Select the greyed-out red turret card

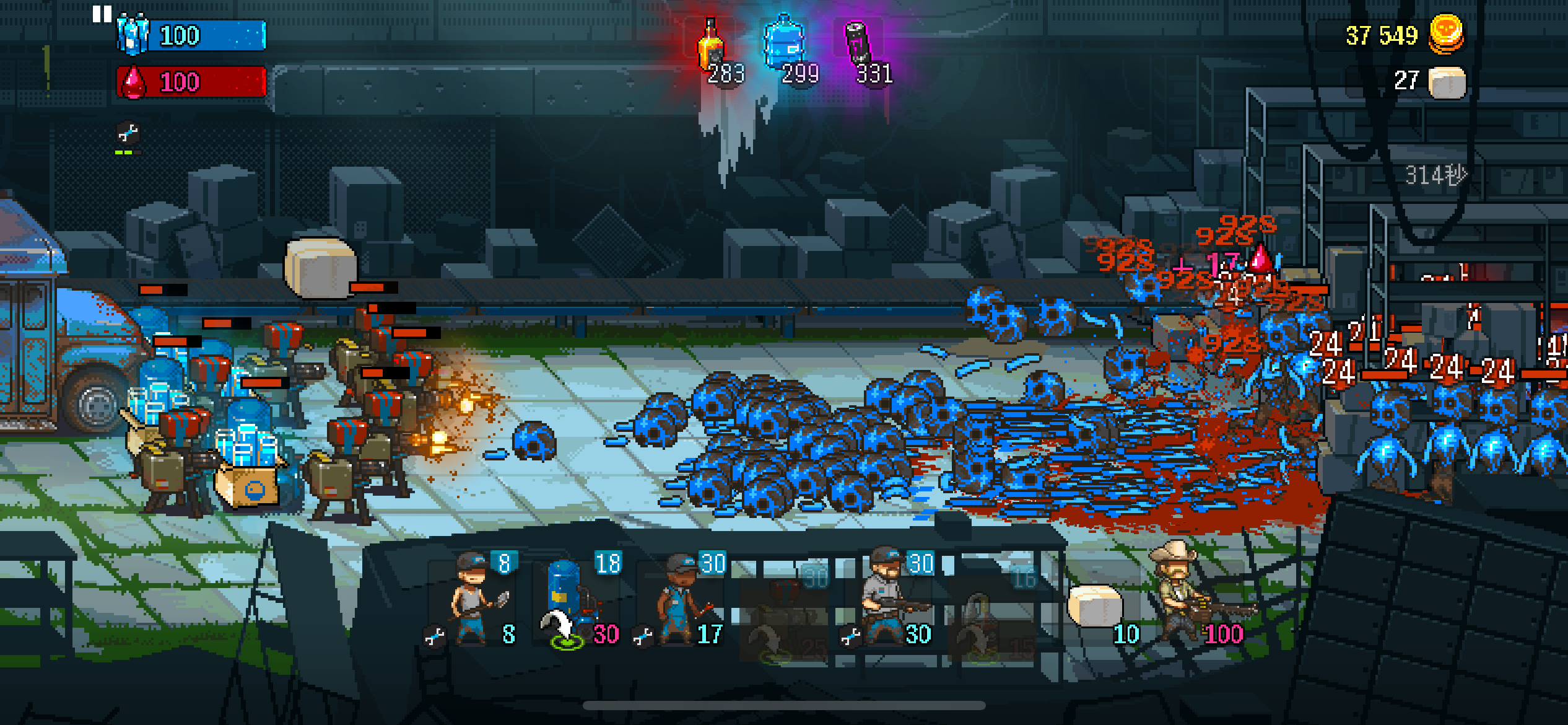coord(785,610)
